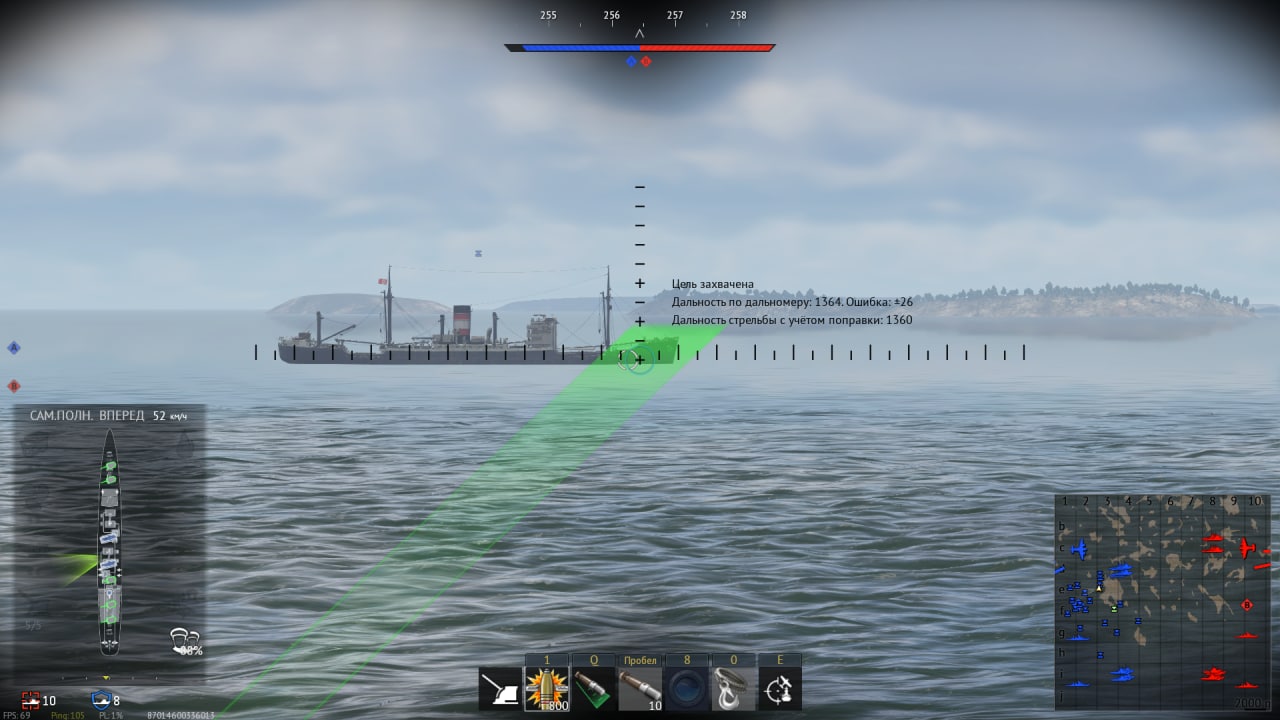The width and height of the screenshot is (1280, 720).
Task: Open the tactical minimap
Action: pyautogui.click(x=1162, y=602)
